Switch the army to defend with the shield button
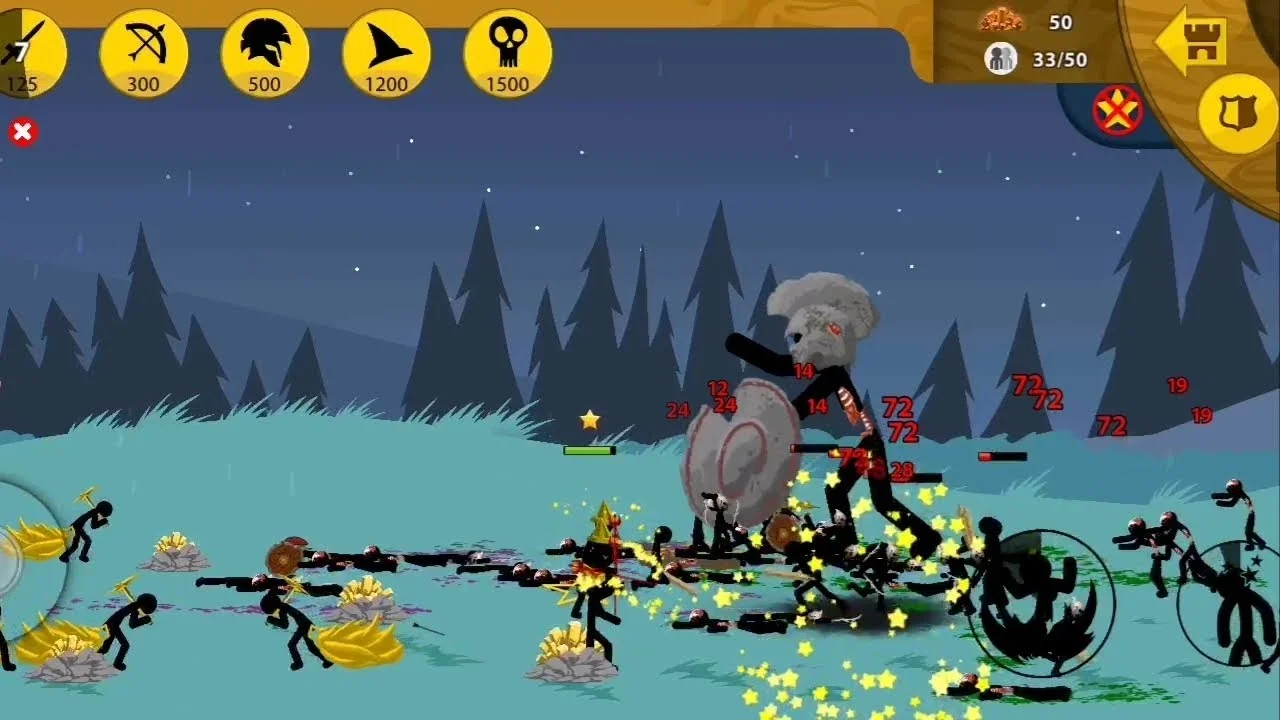The height and width of the screenshot is (720, 1280). pos(1237,112)
